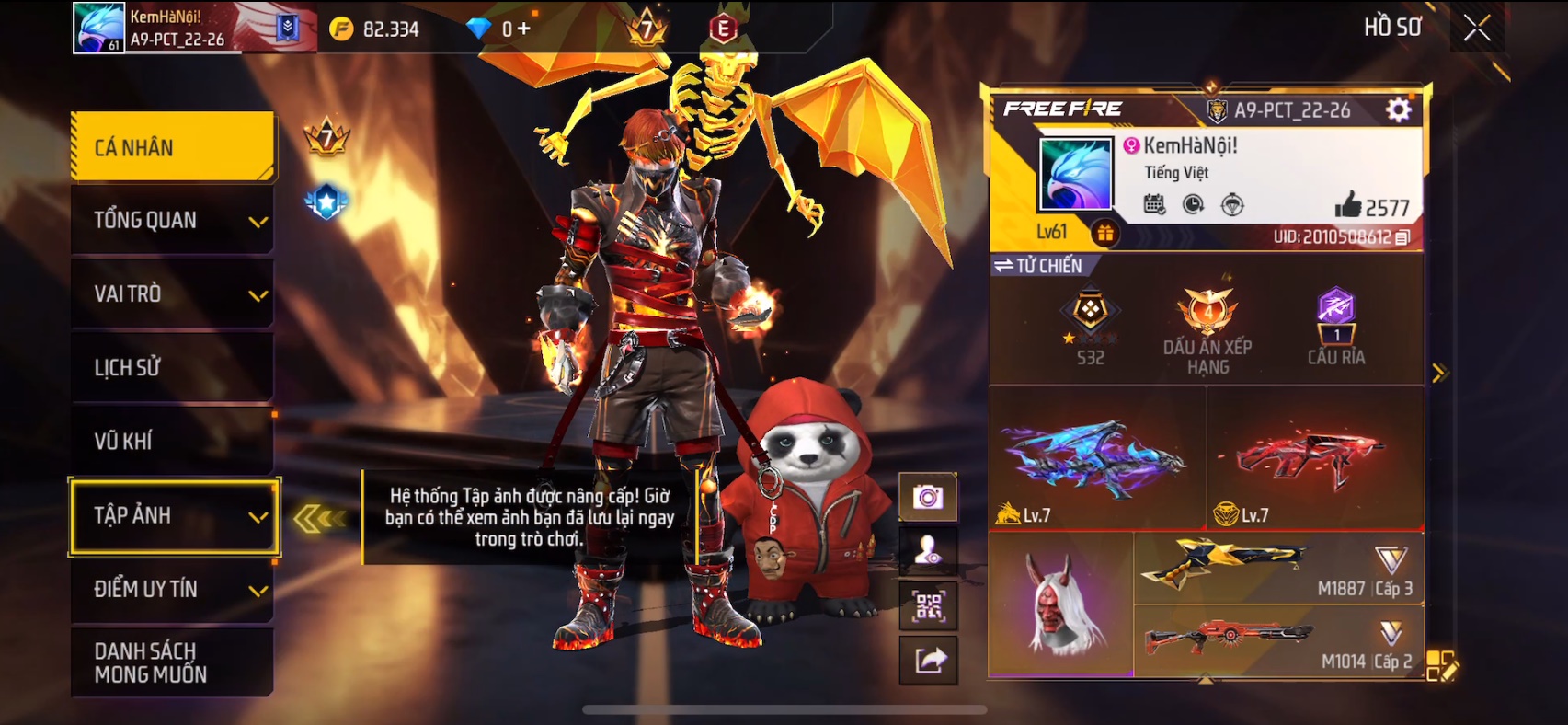Like the profile with thumbs-up
This screenshot has width=1568, height=725.
click(x=1348, y=205)
